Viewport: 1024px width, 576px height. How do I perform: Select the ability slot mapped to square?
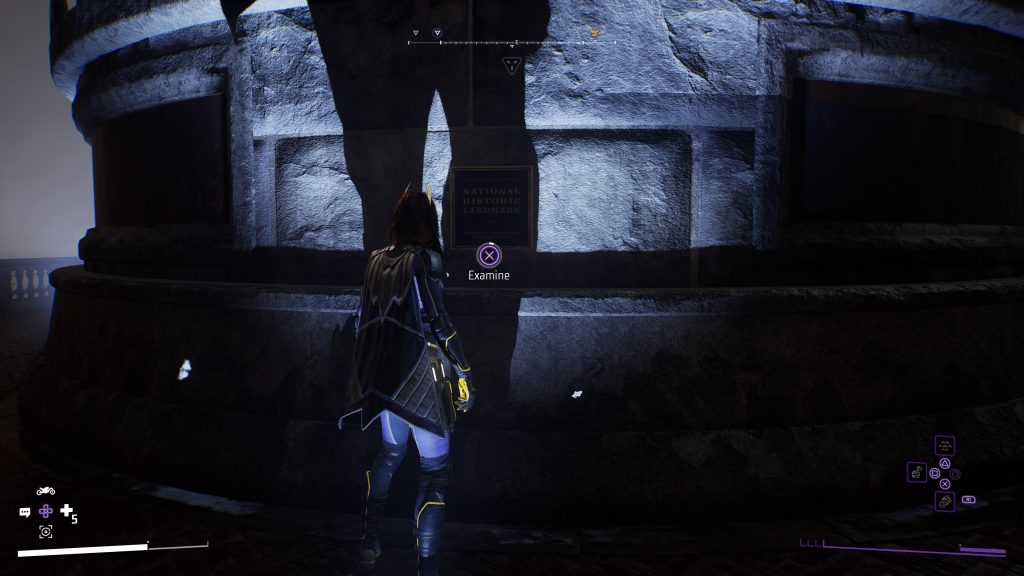[x=917, y=472]
